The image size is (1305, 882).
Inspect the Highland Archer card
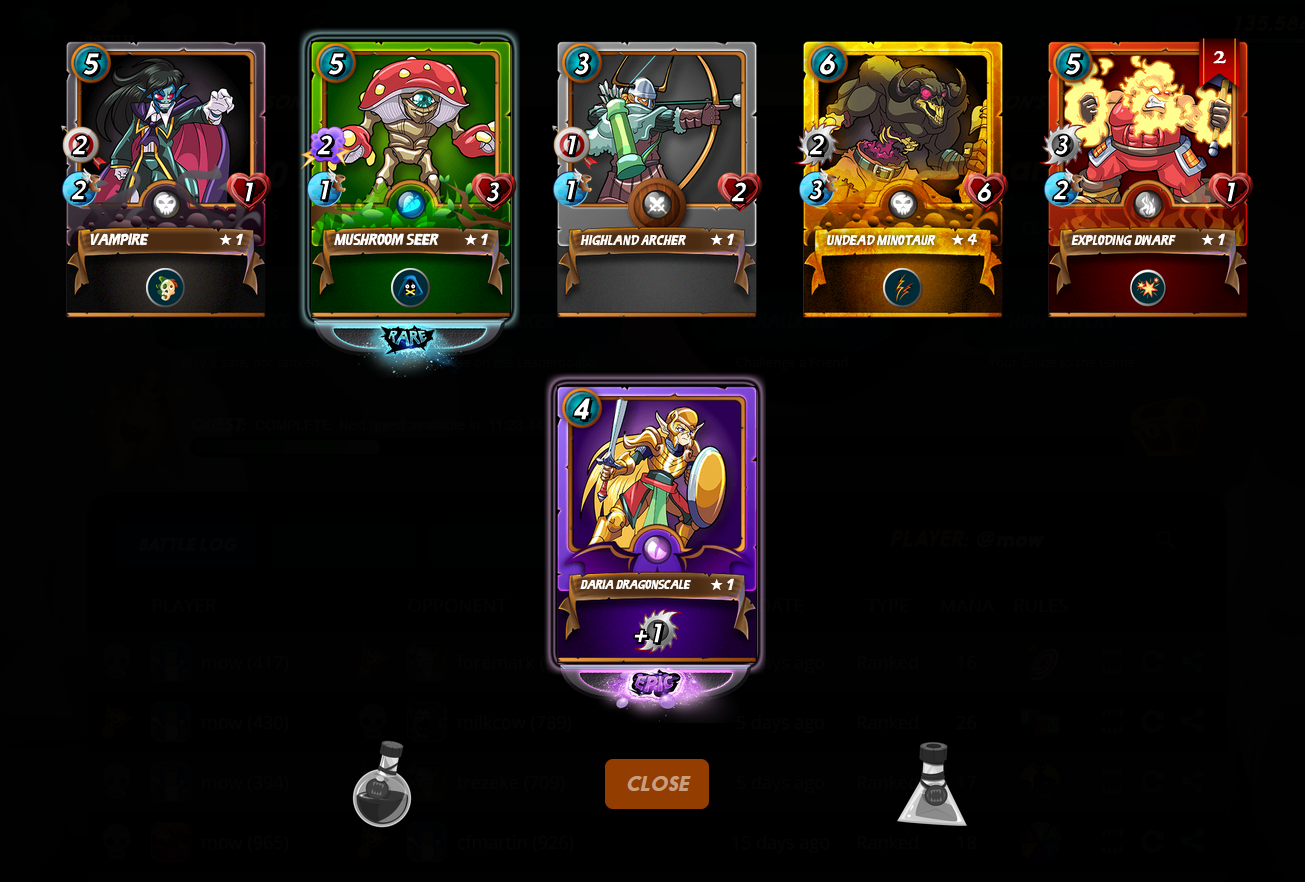[656, 178]
